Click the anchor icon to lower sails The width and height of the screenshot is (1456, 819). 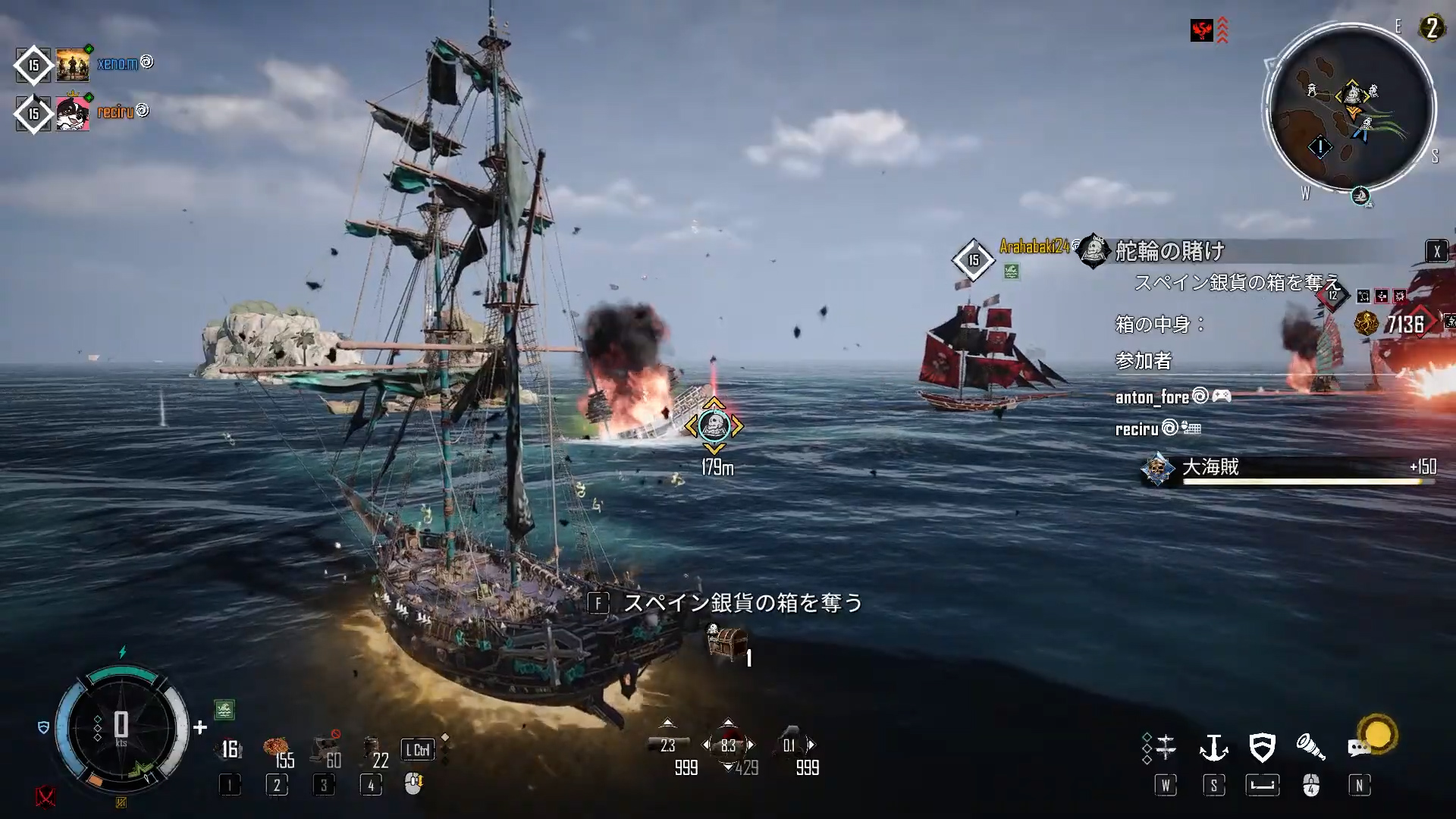(x=1213, y=748)
